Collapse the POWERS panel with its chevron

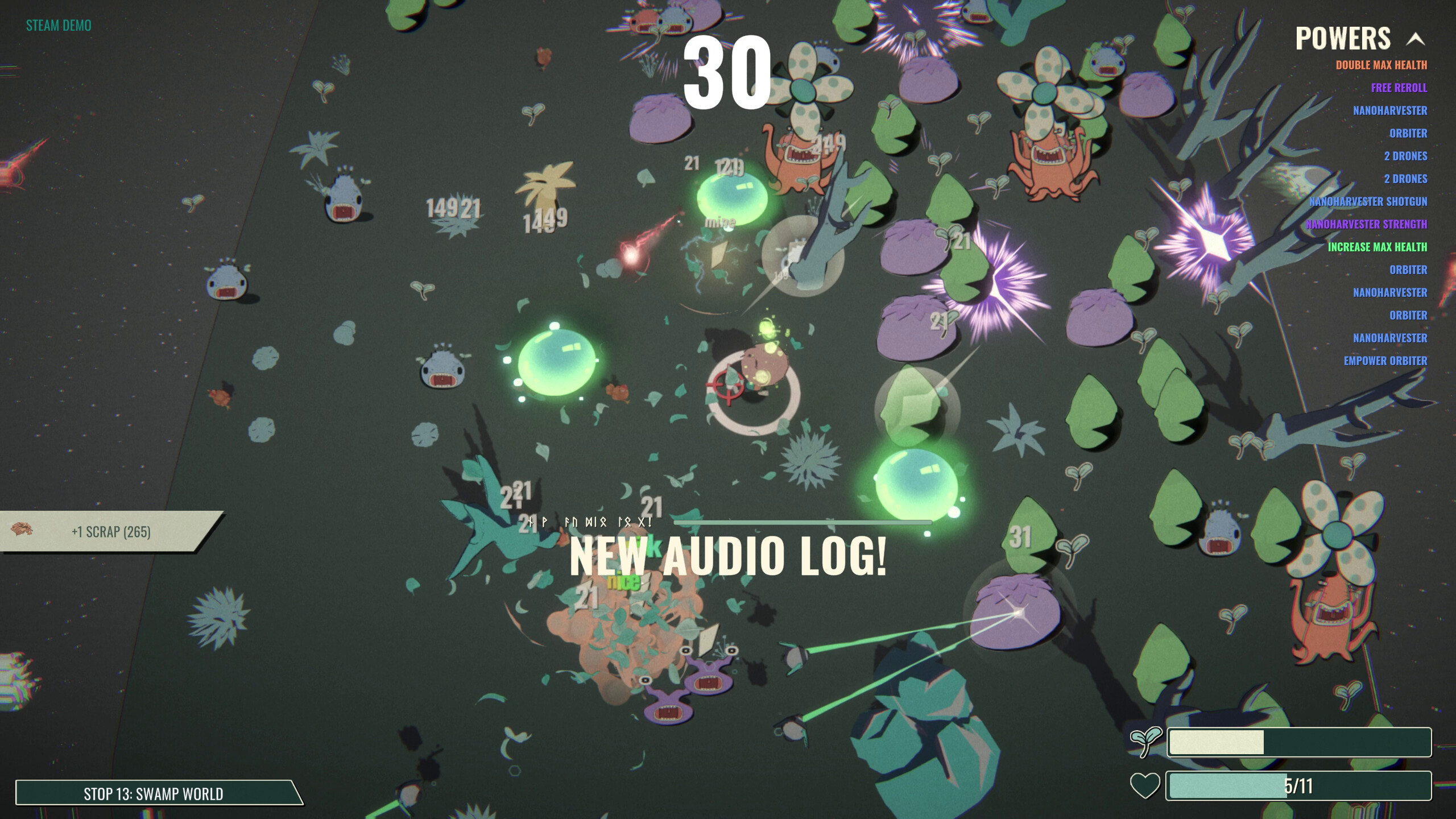pos(1416,39)
